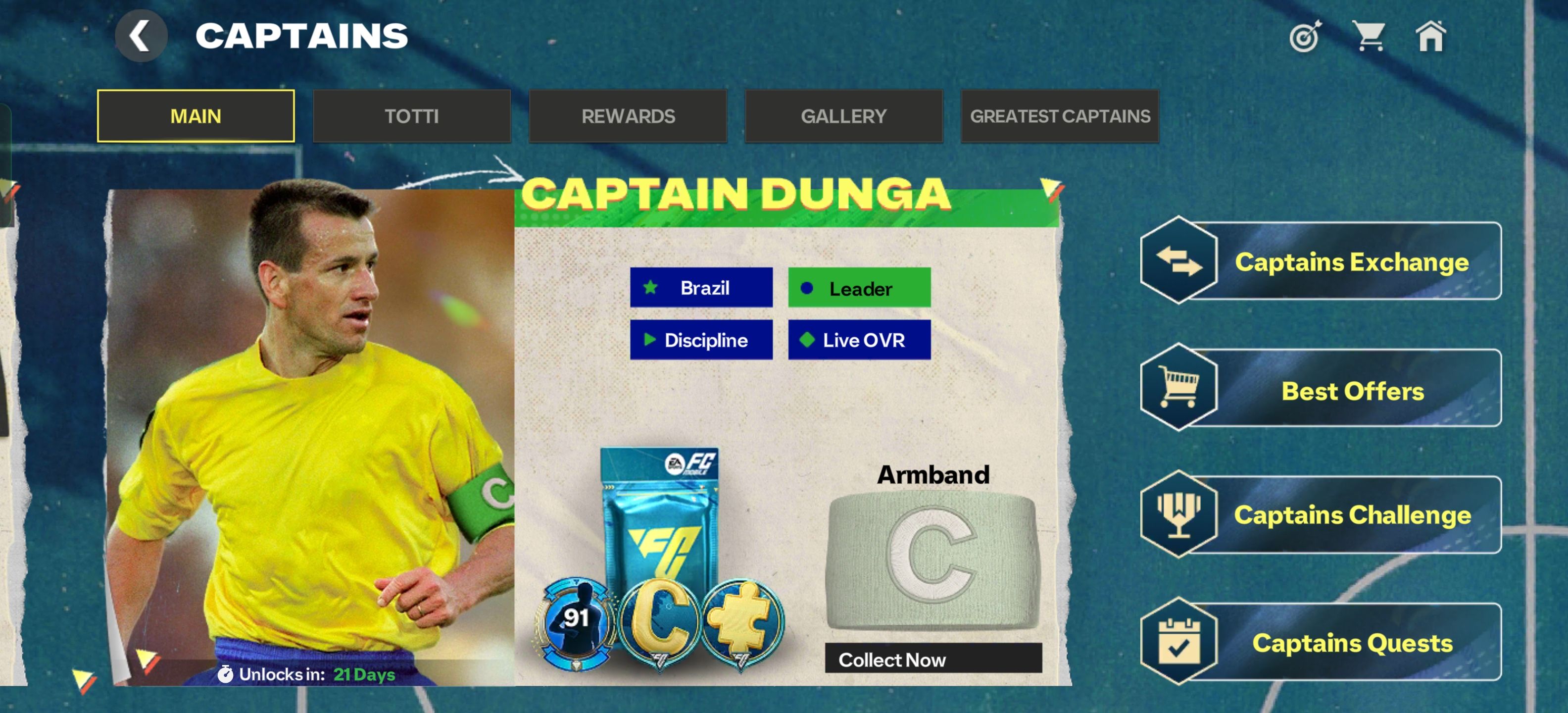The image size is (1568, 713).
Task: Show the Gallery tab
Action: (x=843, y=116)
